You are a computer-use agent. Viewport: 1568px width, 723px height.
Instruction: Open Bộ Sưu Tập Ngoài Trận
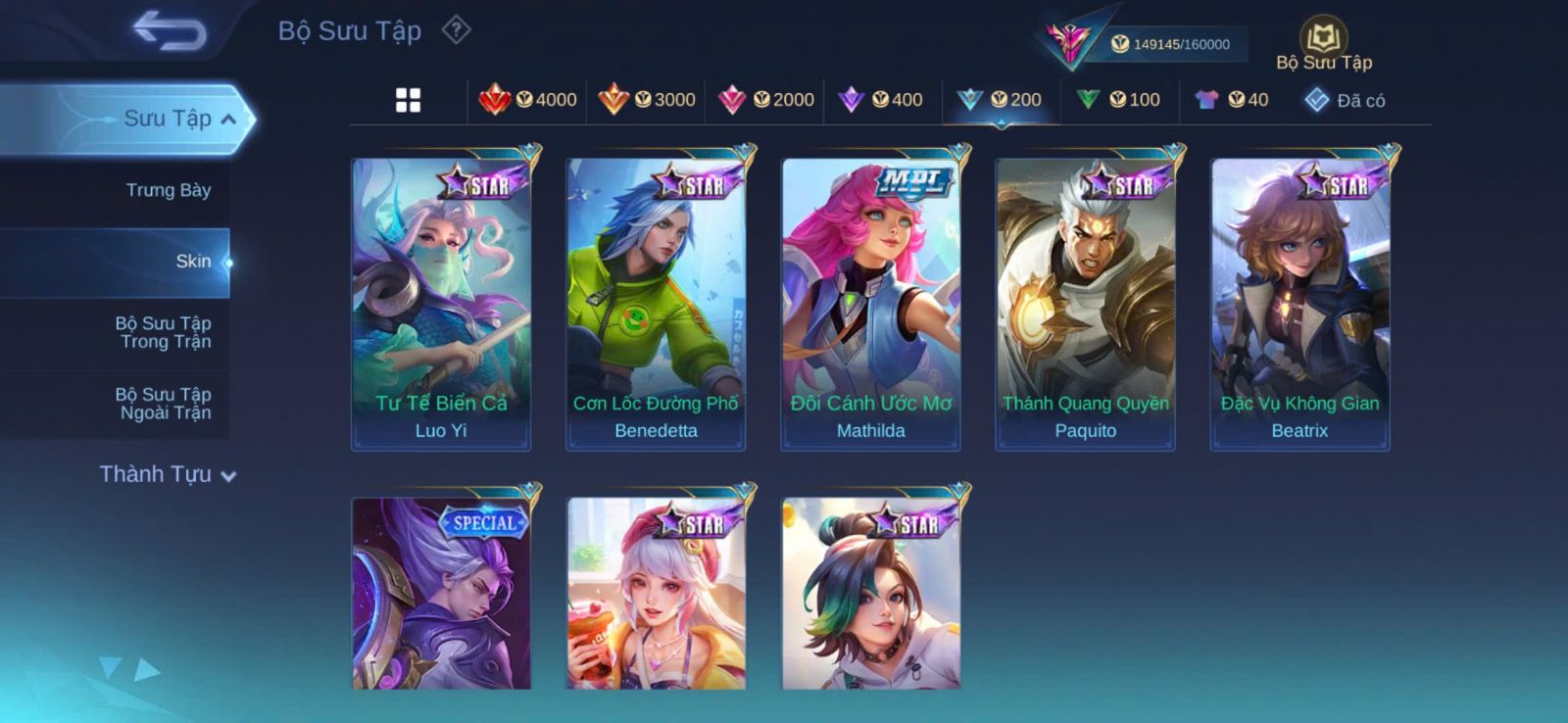(x=164, y=404)
